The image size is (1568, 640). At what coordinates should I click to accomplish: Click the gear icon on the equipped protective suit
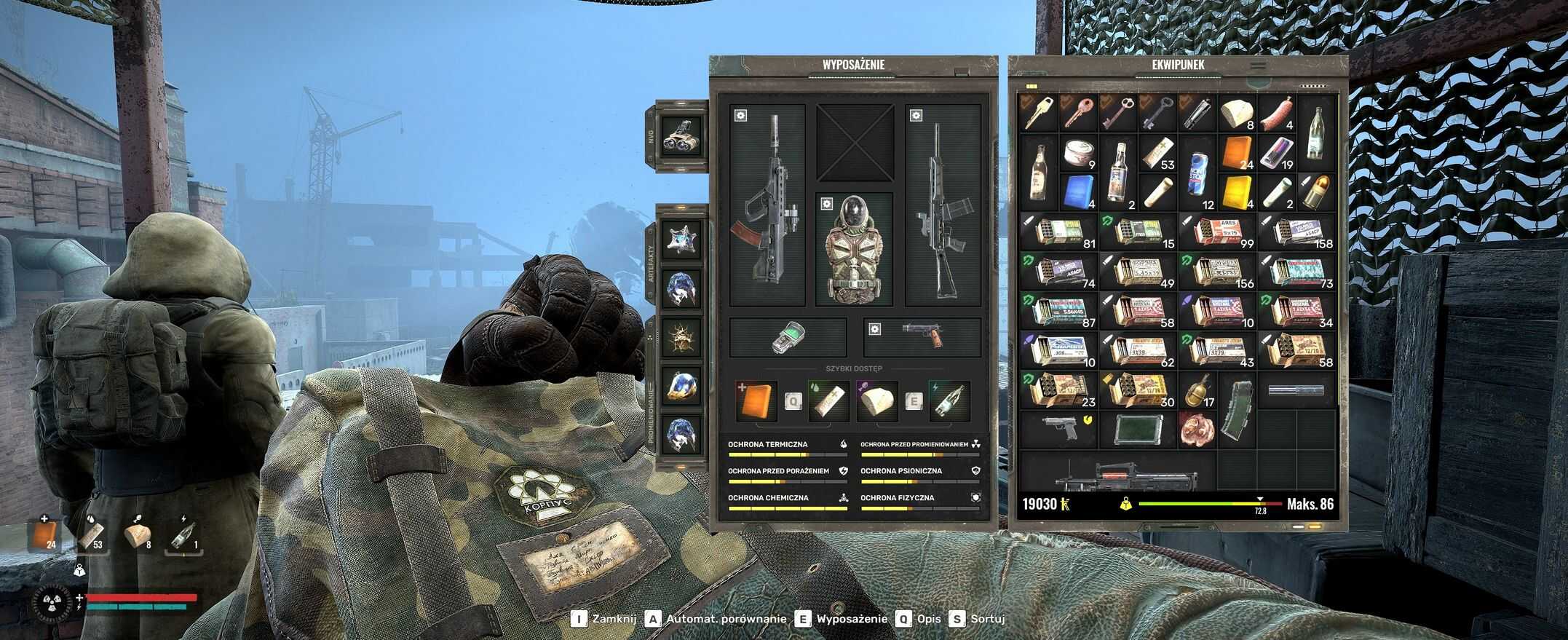click(826, 202)
